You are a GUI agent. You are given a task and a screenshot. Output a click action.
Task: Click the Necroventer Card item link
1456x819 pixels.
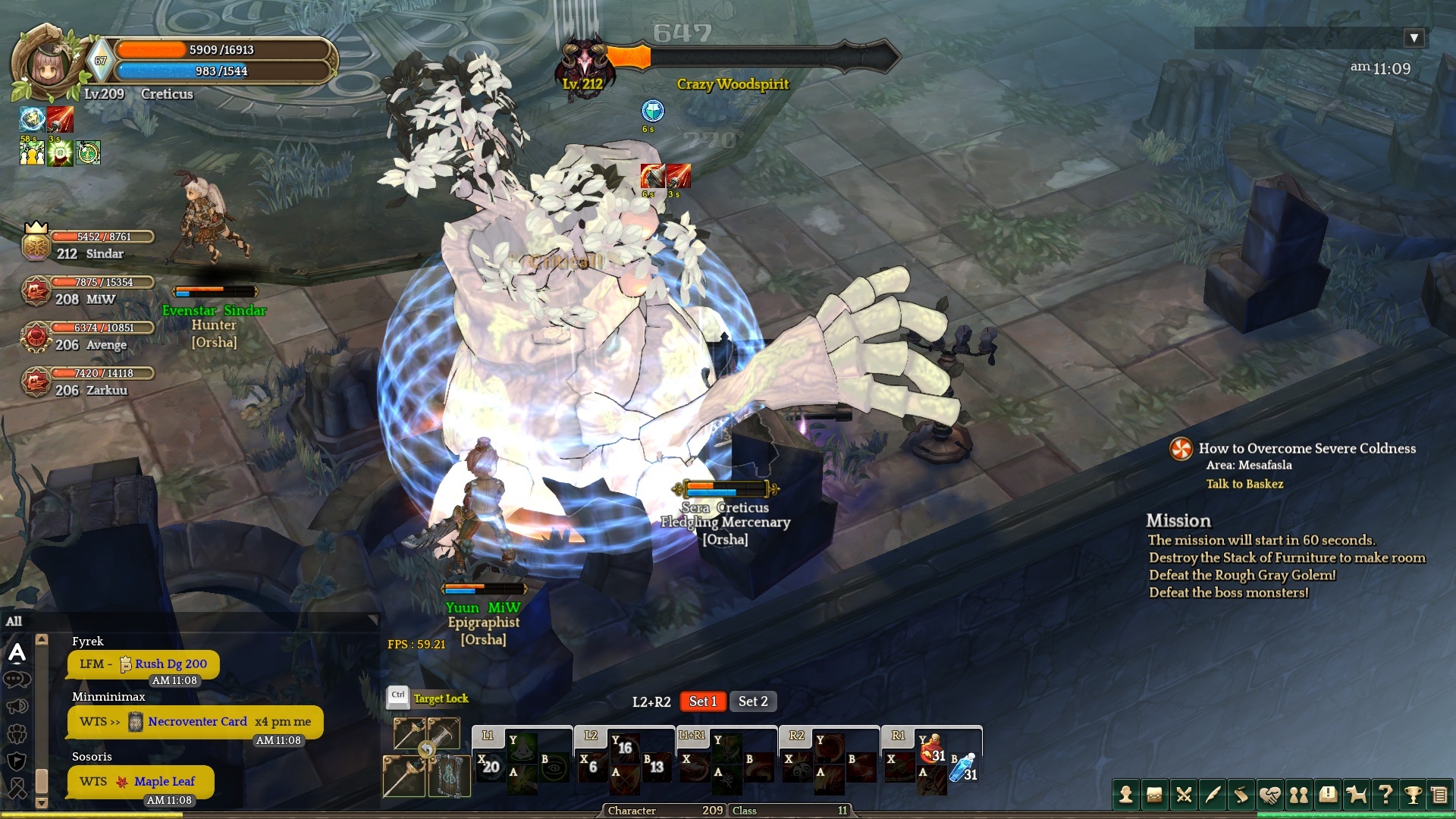coord(197,721)
